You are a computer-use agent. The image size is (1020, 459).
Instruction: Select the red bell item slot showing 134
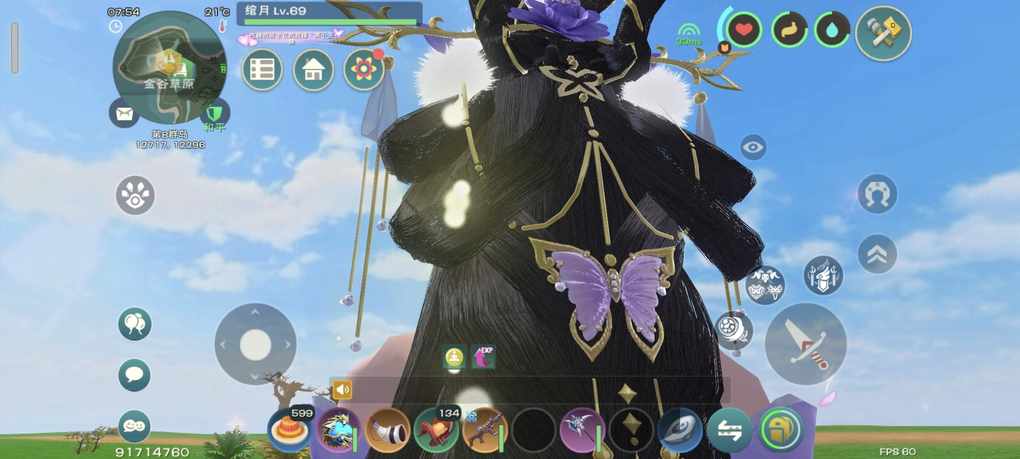point(436,430)
